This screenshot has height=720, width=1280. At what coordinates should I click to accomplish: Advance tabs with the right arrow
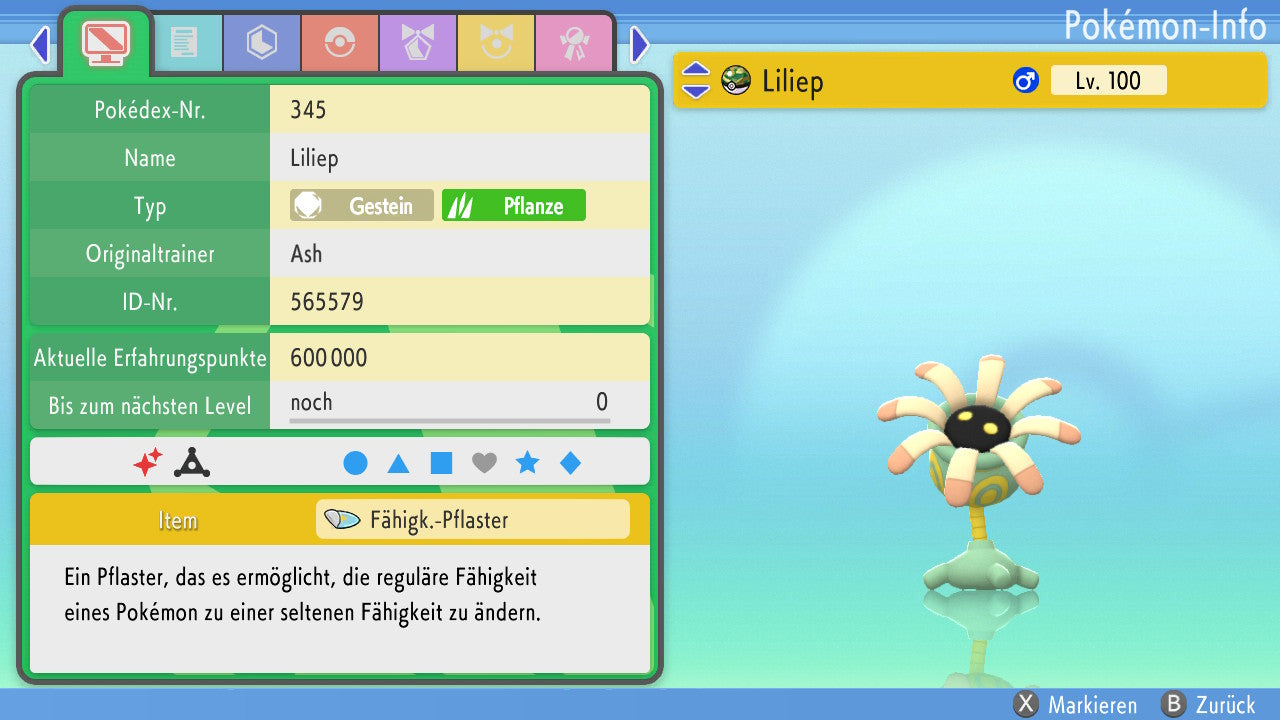click(640, 44)
